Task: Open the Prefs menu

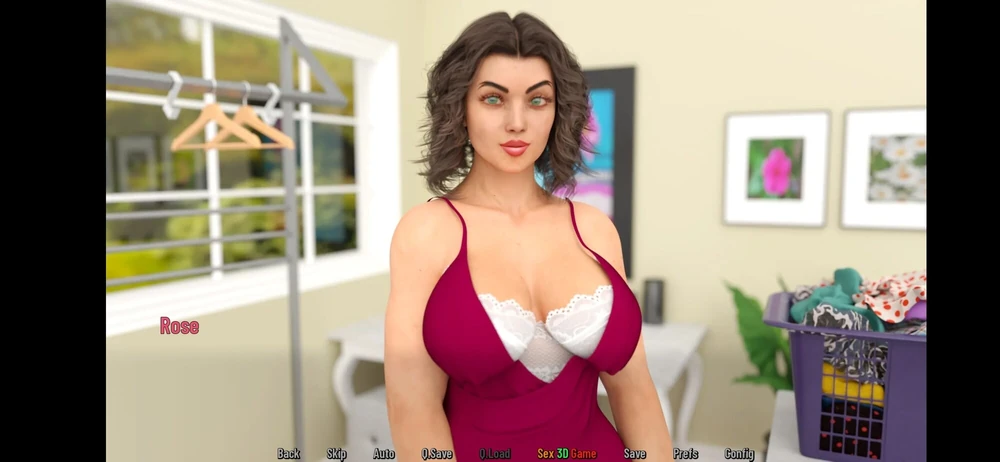Action: [x=686, y=454]
